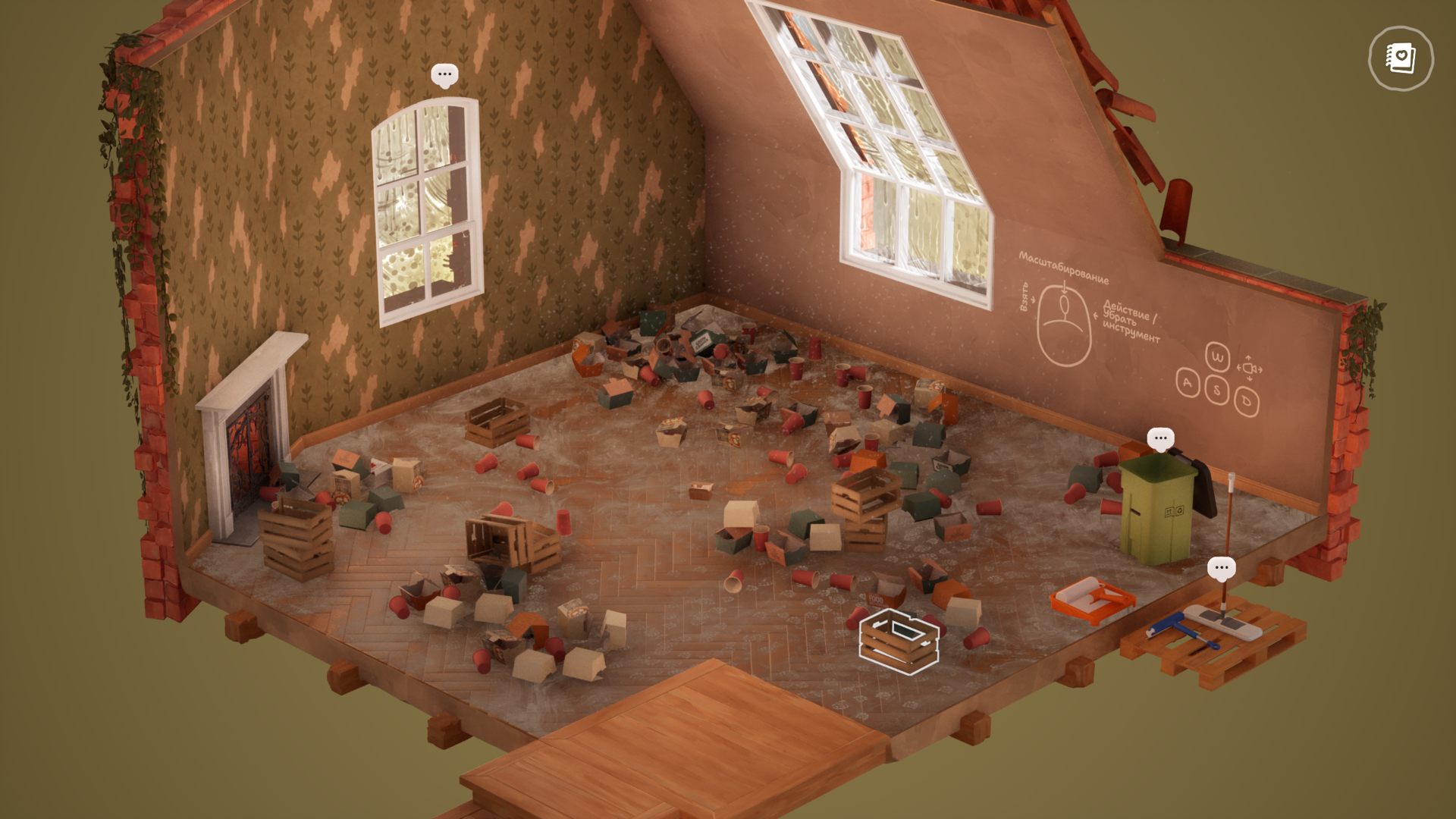This screenshot has width=1456, height=819.
Task: Open the speech bubble above the trash bin
Action: pos(1160,438)
